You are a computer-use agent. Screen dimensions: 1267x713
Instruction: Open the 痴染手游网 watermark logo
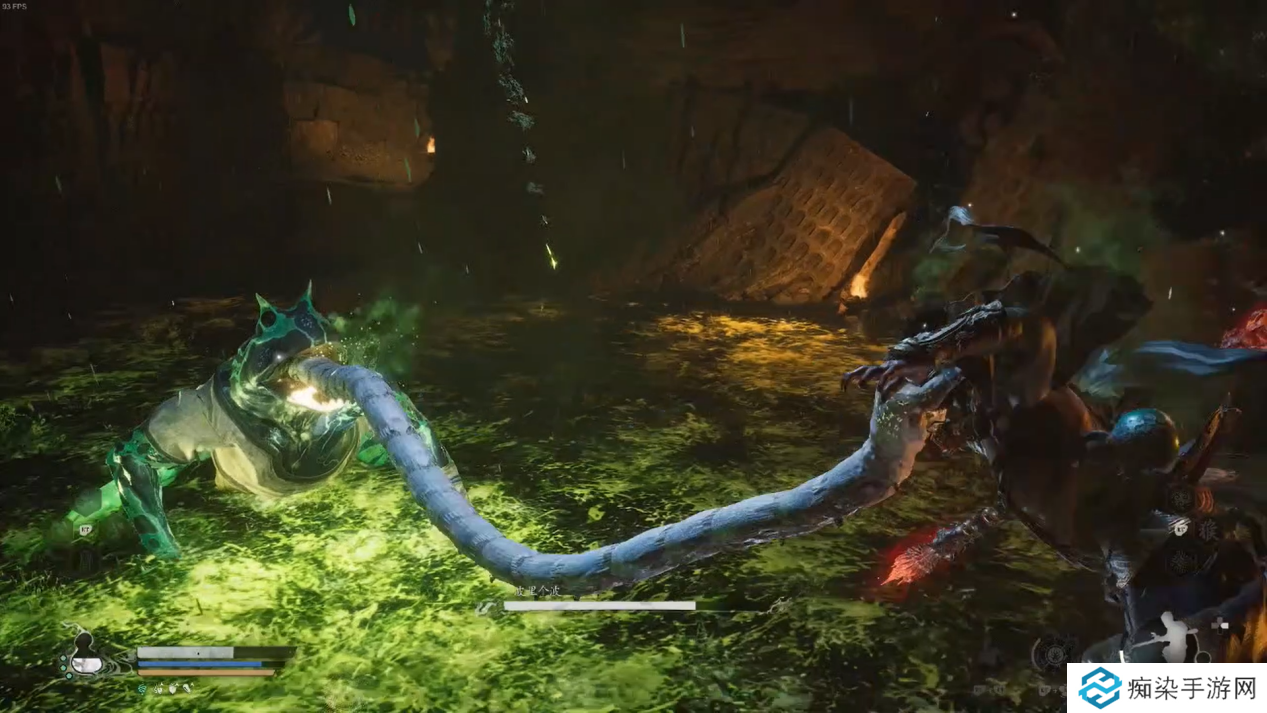point(1100,687)
